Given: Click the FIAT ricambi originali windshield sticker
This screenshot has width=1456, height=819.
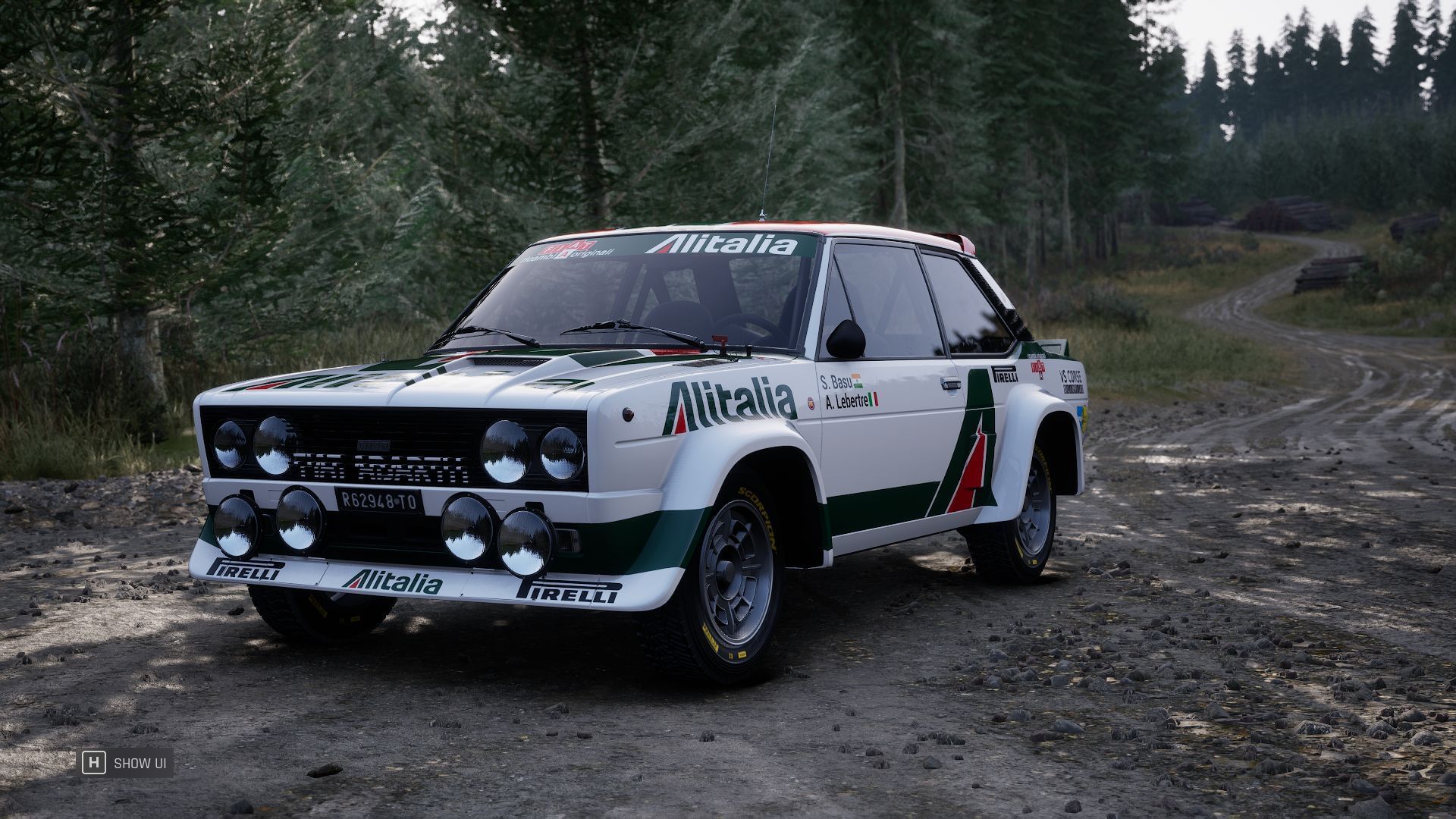Looking at the screenshot, I should point(578,252).
